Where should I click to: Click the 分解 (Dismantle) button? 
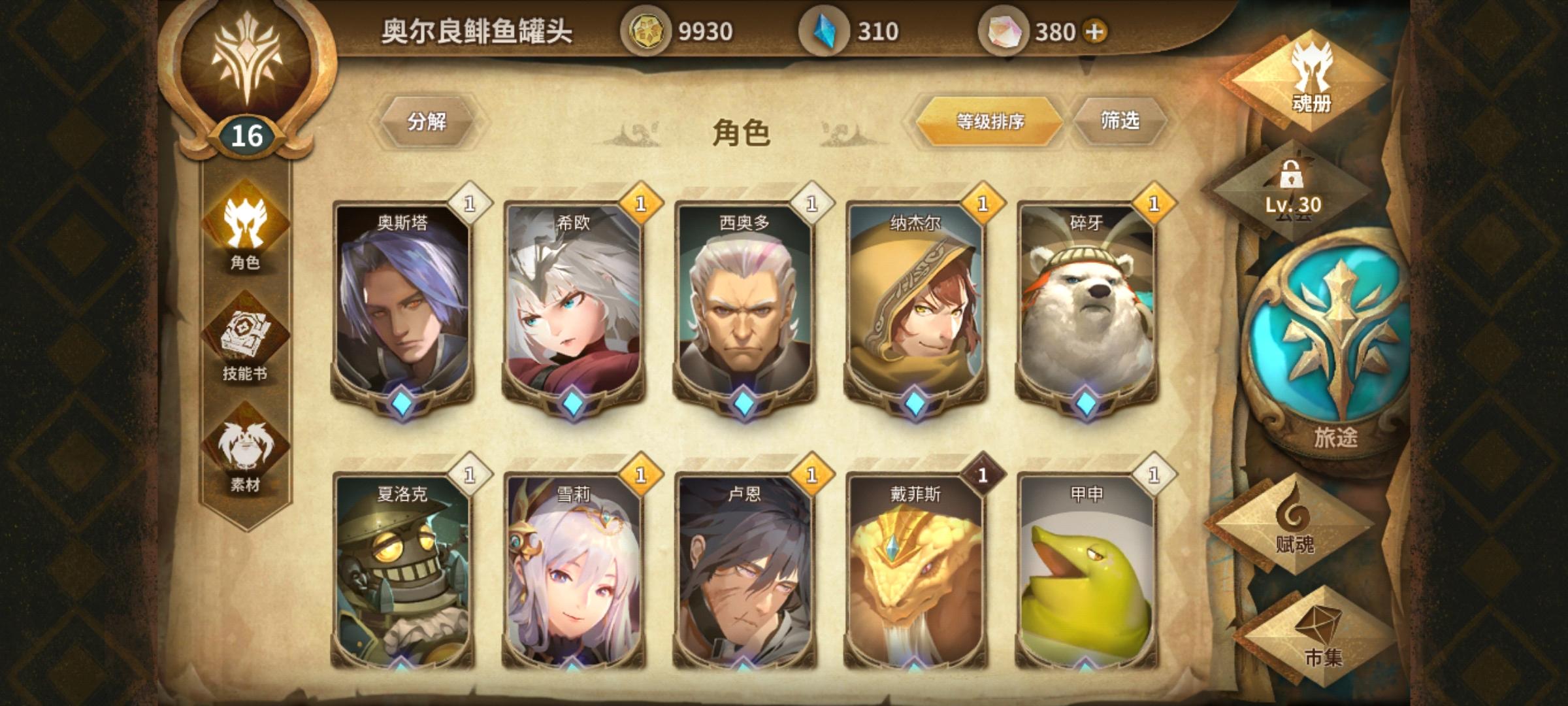tap(428, 122)
